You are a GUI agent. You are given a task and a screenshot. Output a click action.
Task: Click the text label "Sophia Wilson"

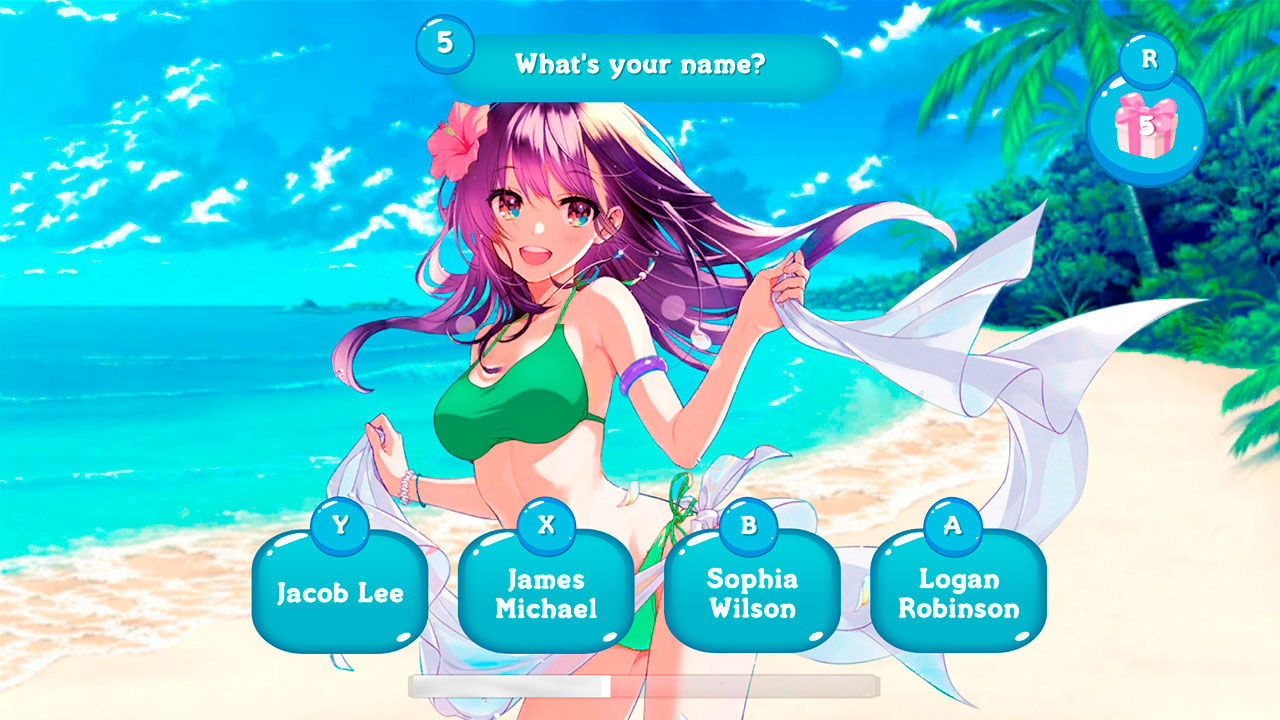751,594
